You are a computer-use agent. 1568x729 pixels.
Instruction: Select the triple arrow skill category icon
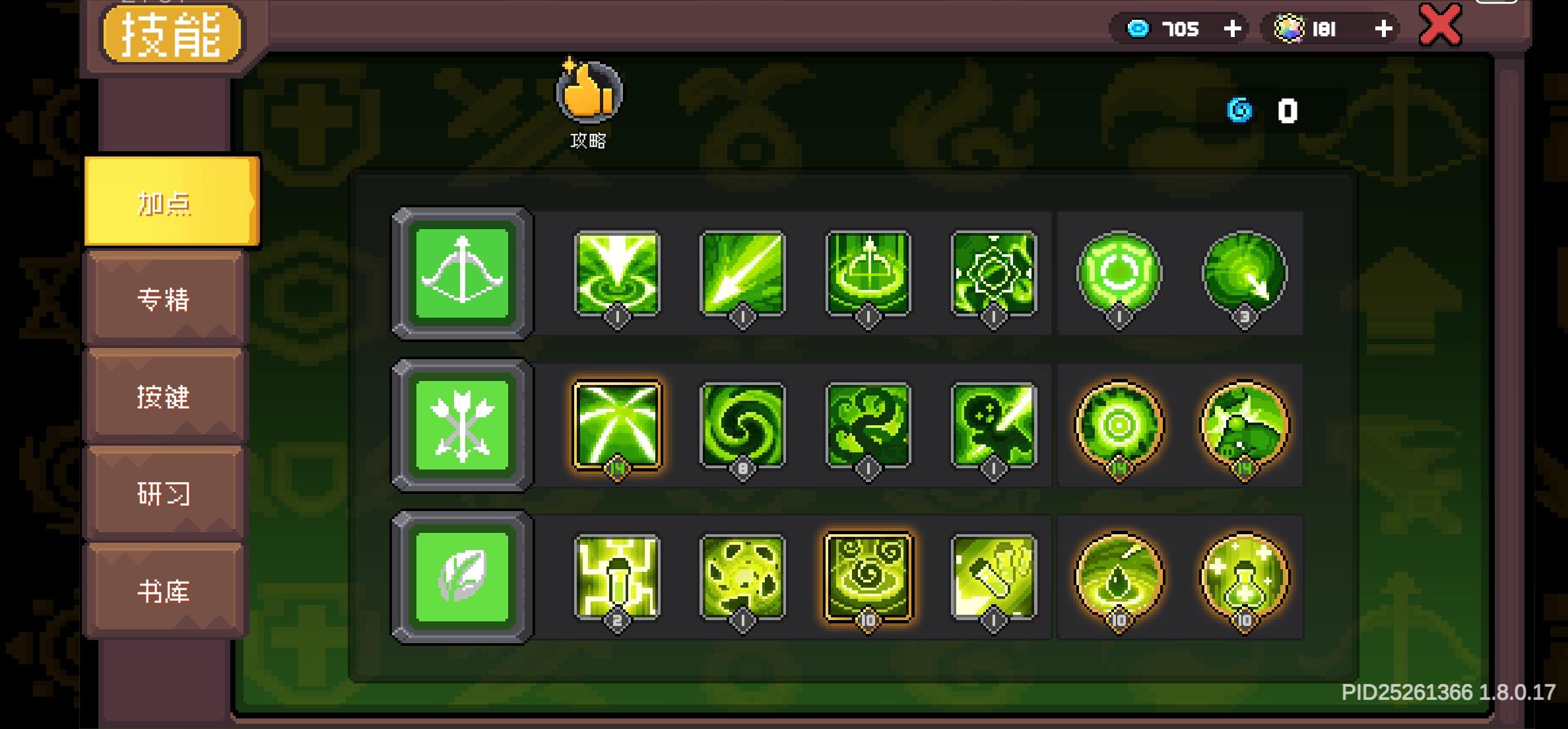[x=462, y=425]
